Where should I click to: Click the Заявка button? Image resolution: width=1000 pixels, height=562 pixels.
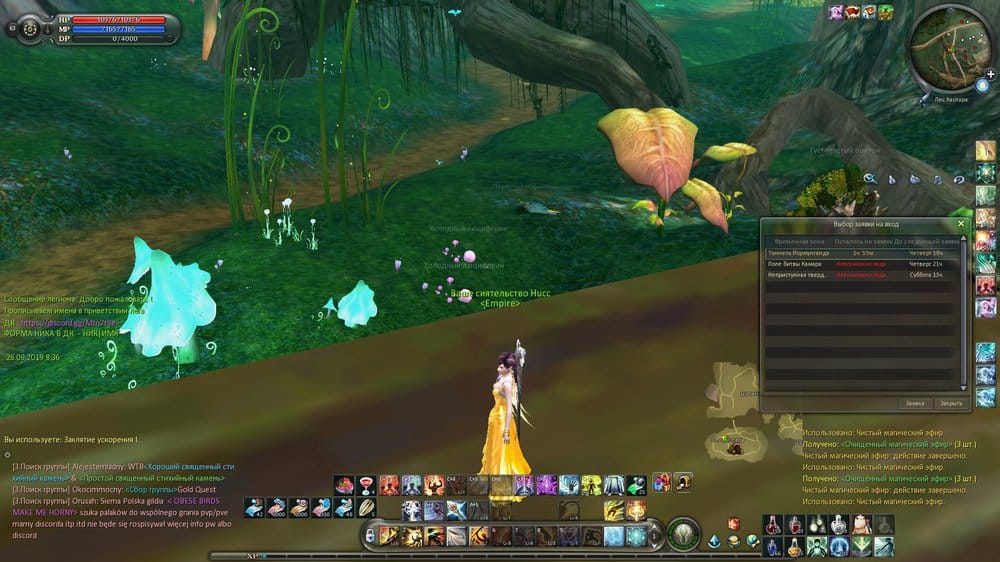click(x=915, y=404)
